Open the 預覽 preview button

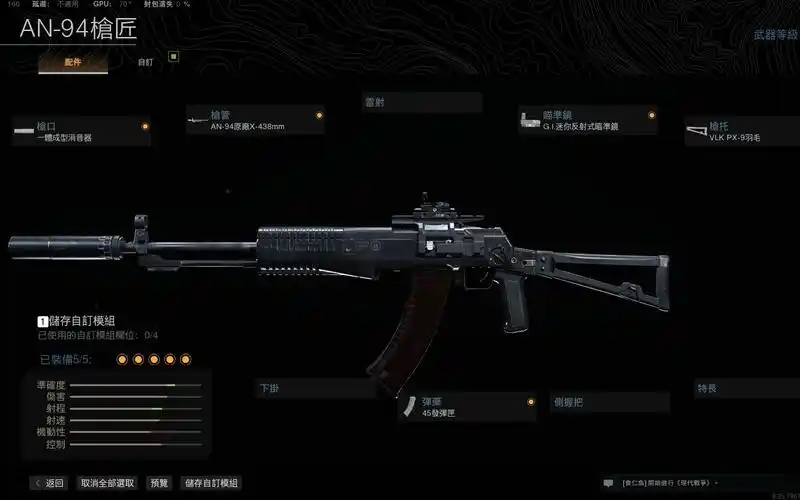click(x=159, y=483)
